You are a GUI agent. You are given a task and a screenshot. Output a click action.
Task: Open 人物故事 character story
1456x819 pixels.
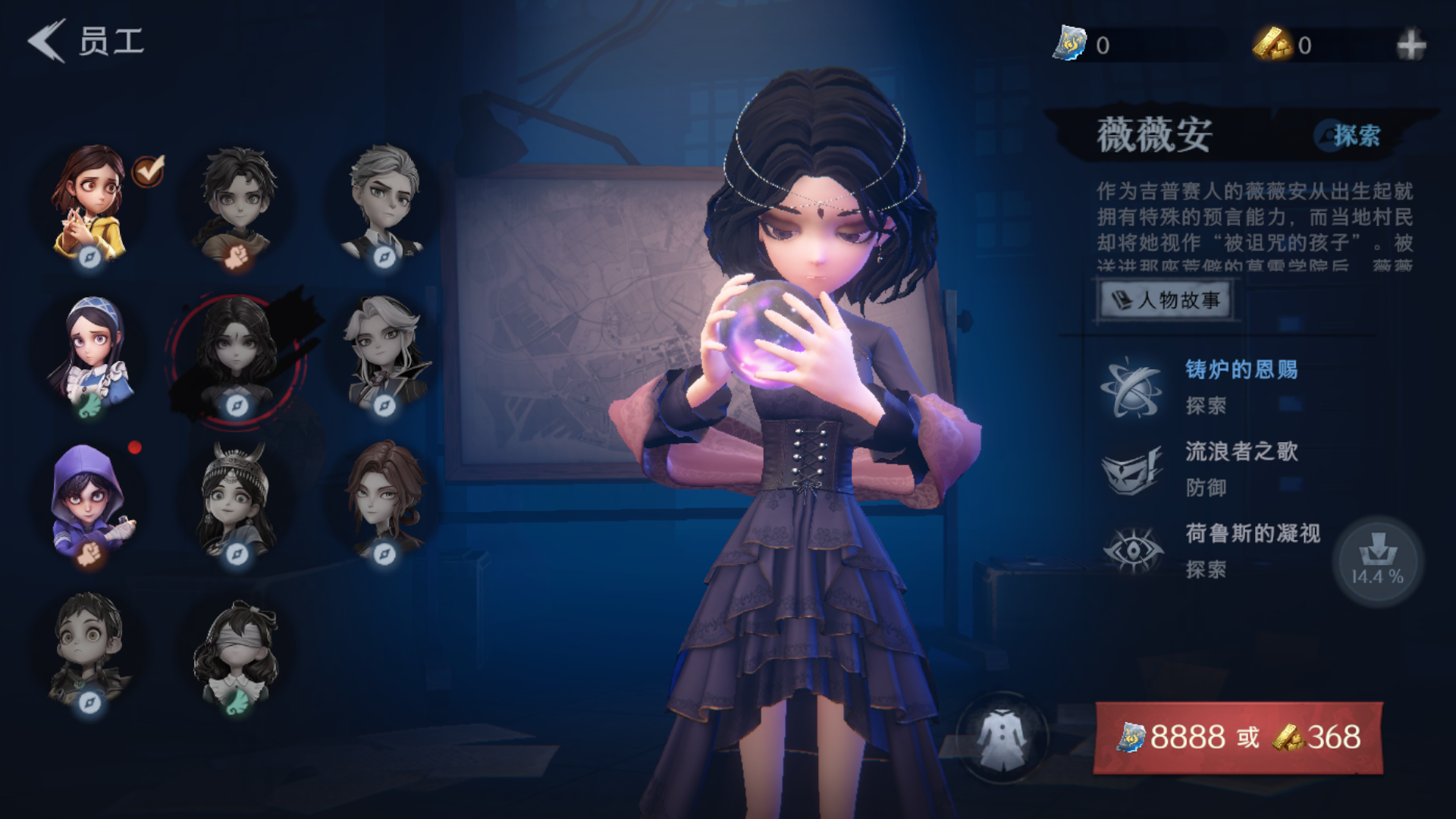coord(1166,300)
